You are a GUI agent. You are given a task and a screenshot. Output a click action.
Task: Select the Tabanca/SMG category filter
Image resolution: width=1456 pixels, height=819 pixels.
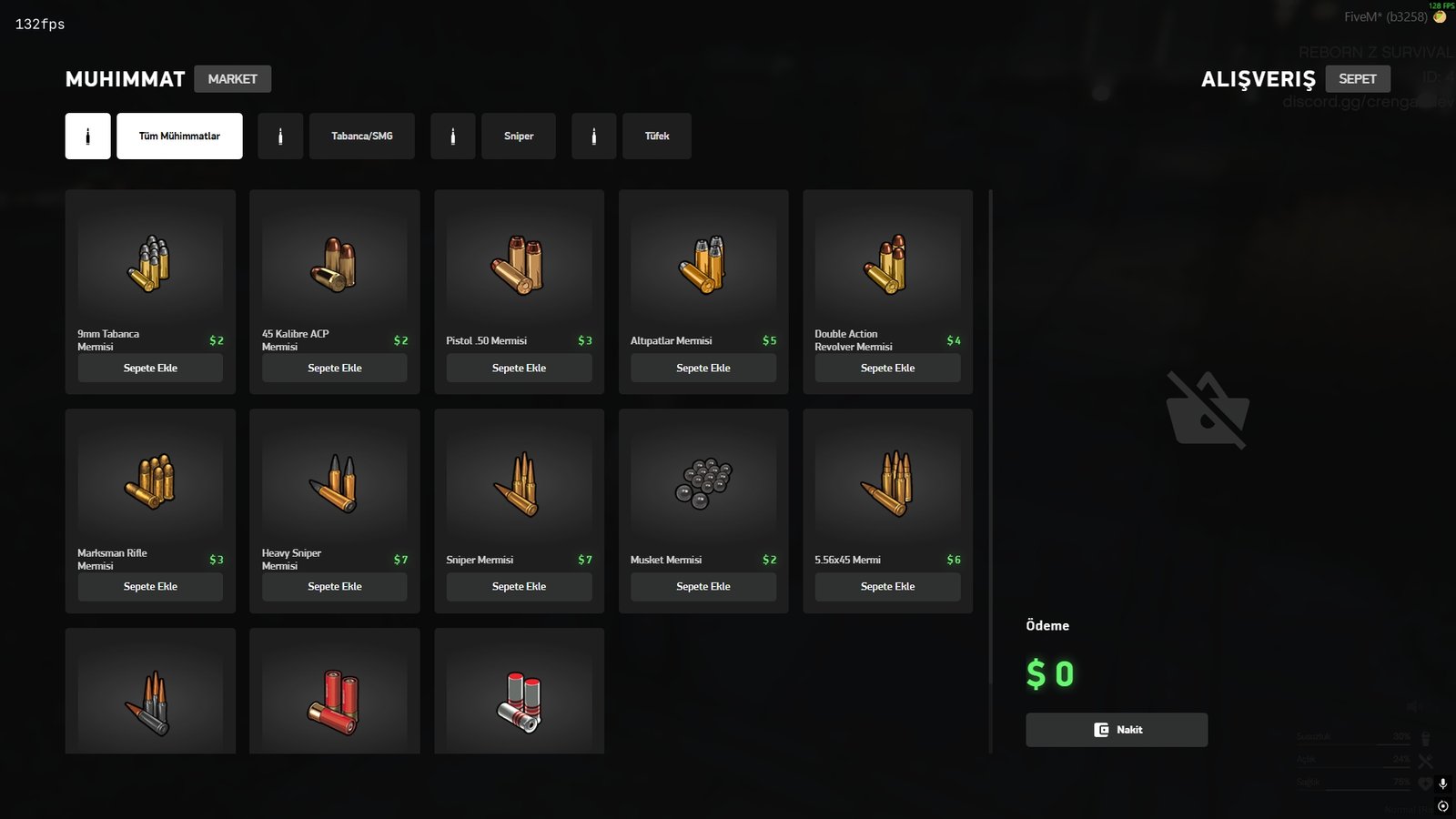(361, 136)
